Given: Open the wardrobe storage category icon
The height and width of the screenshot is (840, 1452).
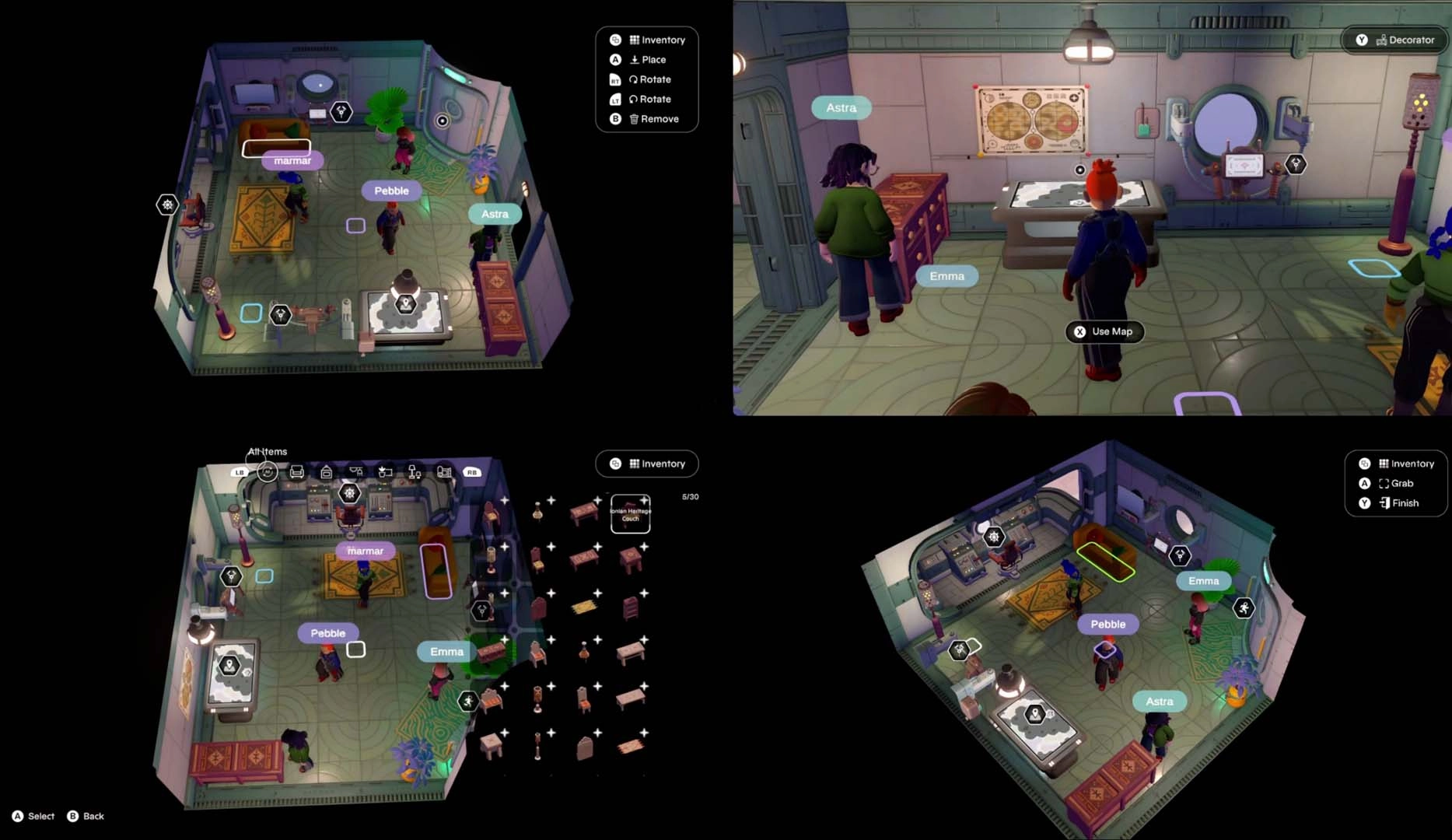Looking at the screenshot, I should pyautogui.click(x=327, y=471).
